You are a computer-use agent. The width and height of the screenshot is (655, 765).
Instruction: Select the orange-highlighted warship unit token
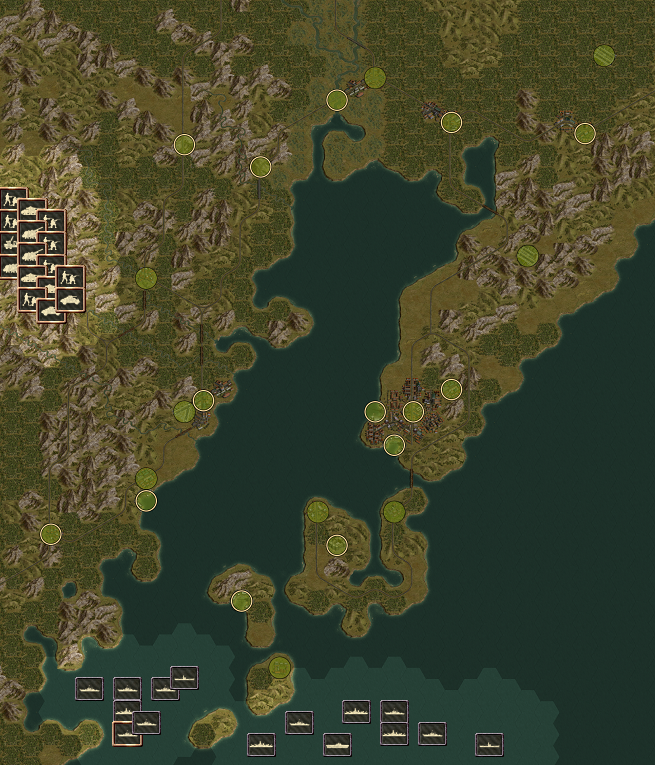[126, 734]
